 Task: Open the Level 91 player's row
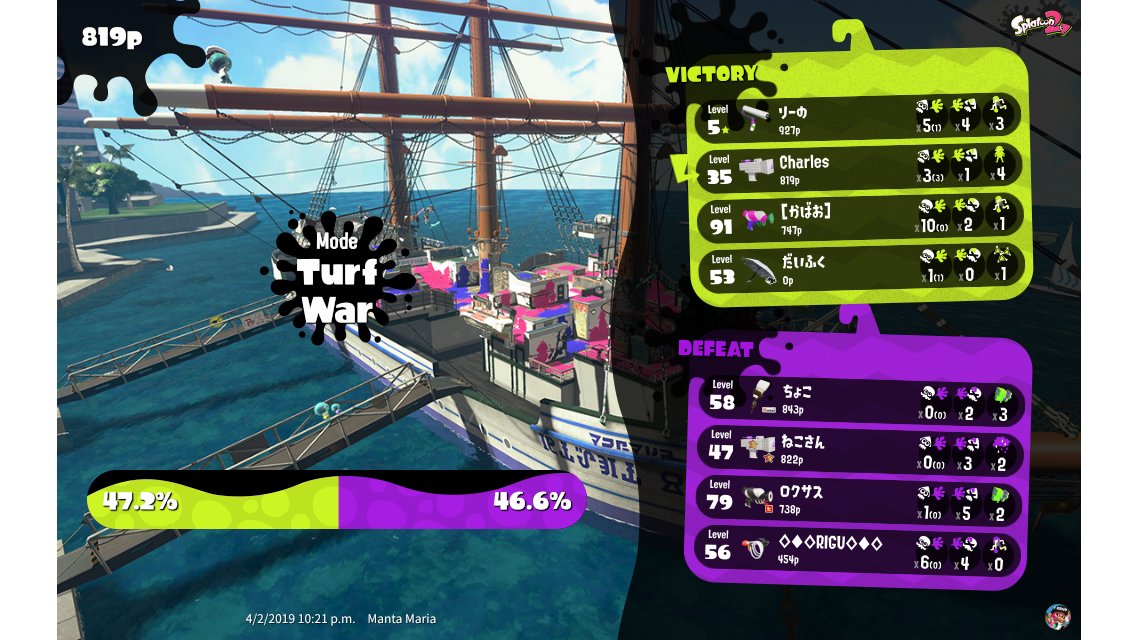coord(858,218)
